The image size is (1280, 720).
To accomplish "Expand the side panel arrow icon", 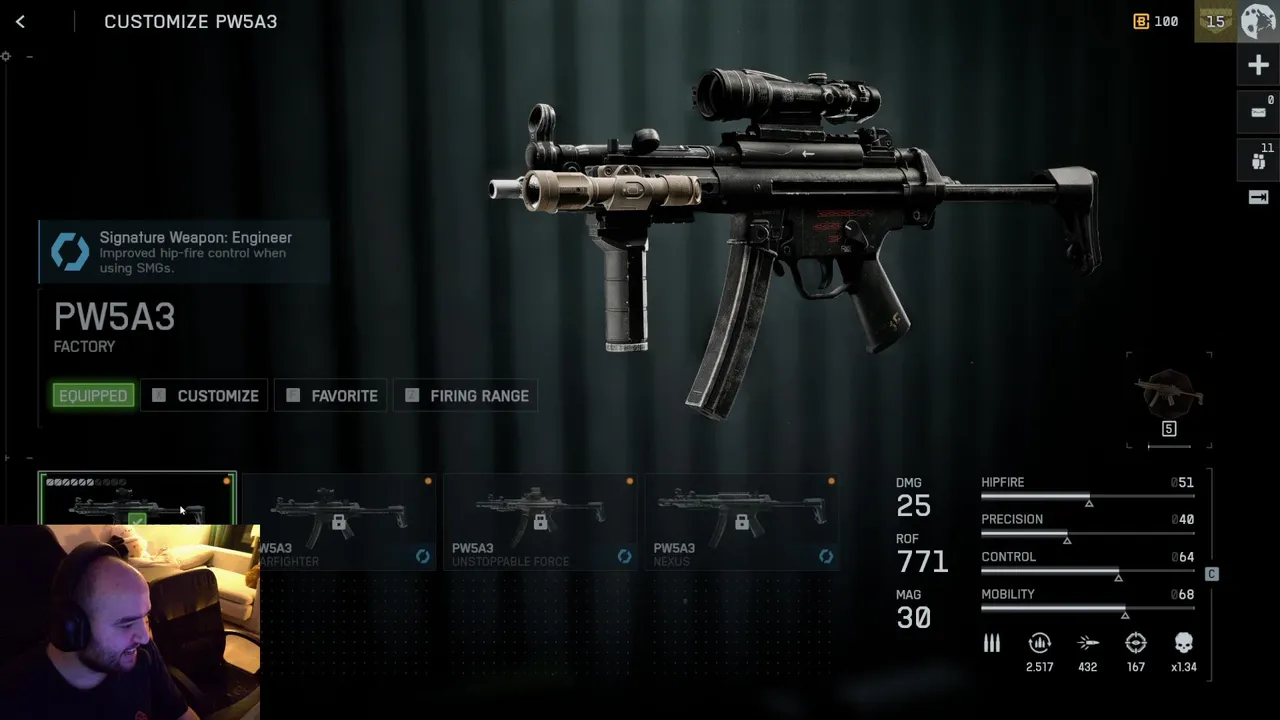I will 1259,197.
